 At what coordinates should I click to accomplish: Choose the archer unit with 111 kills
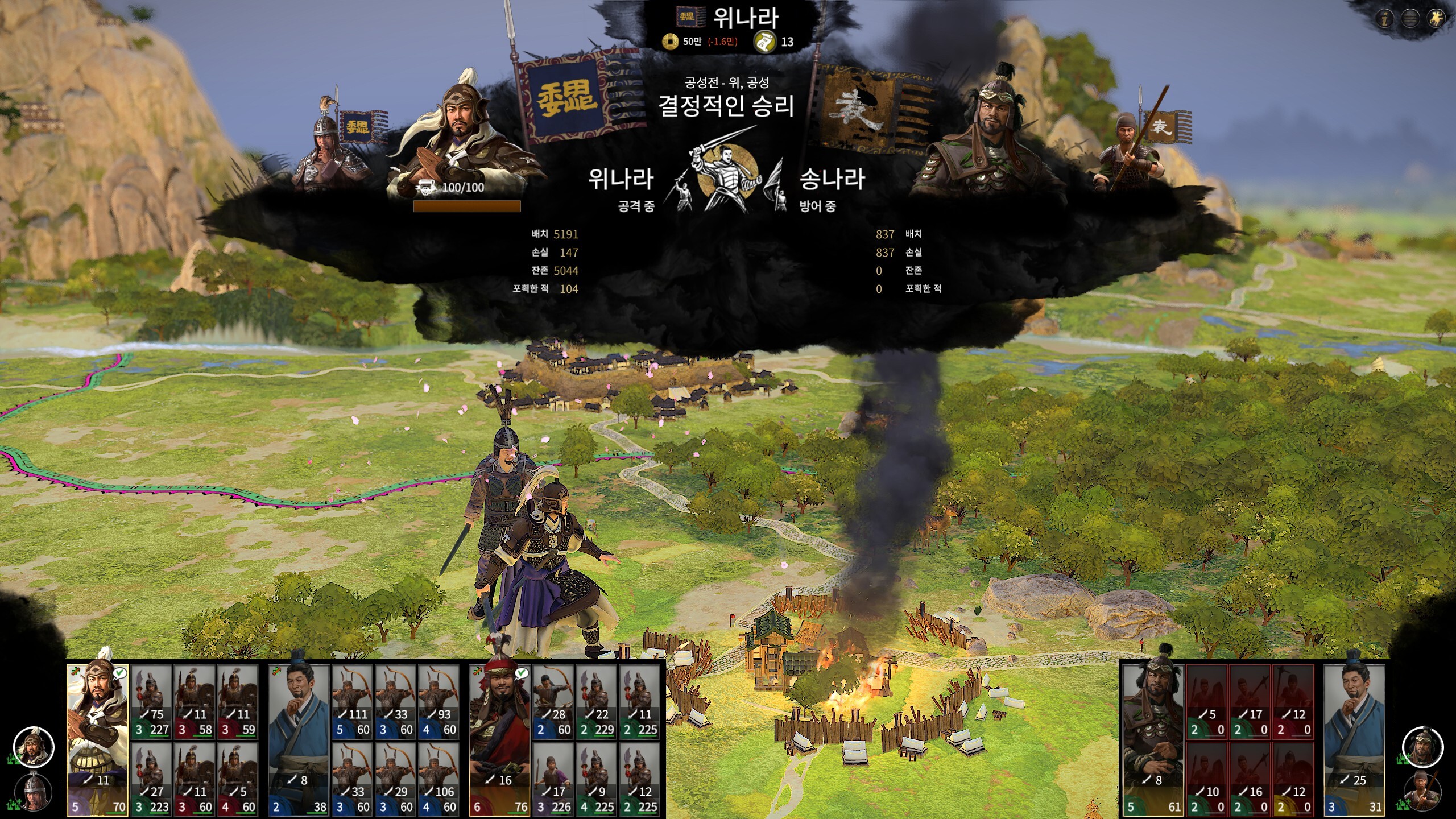point(353,702)
